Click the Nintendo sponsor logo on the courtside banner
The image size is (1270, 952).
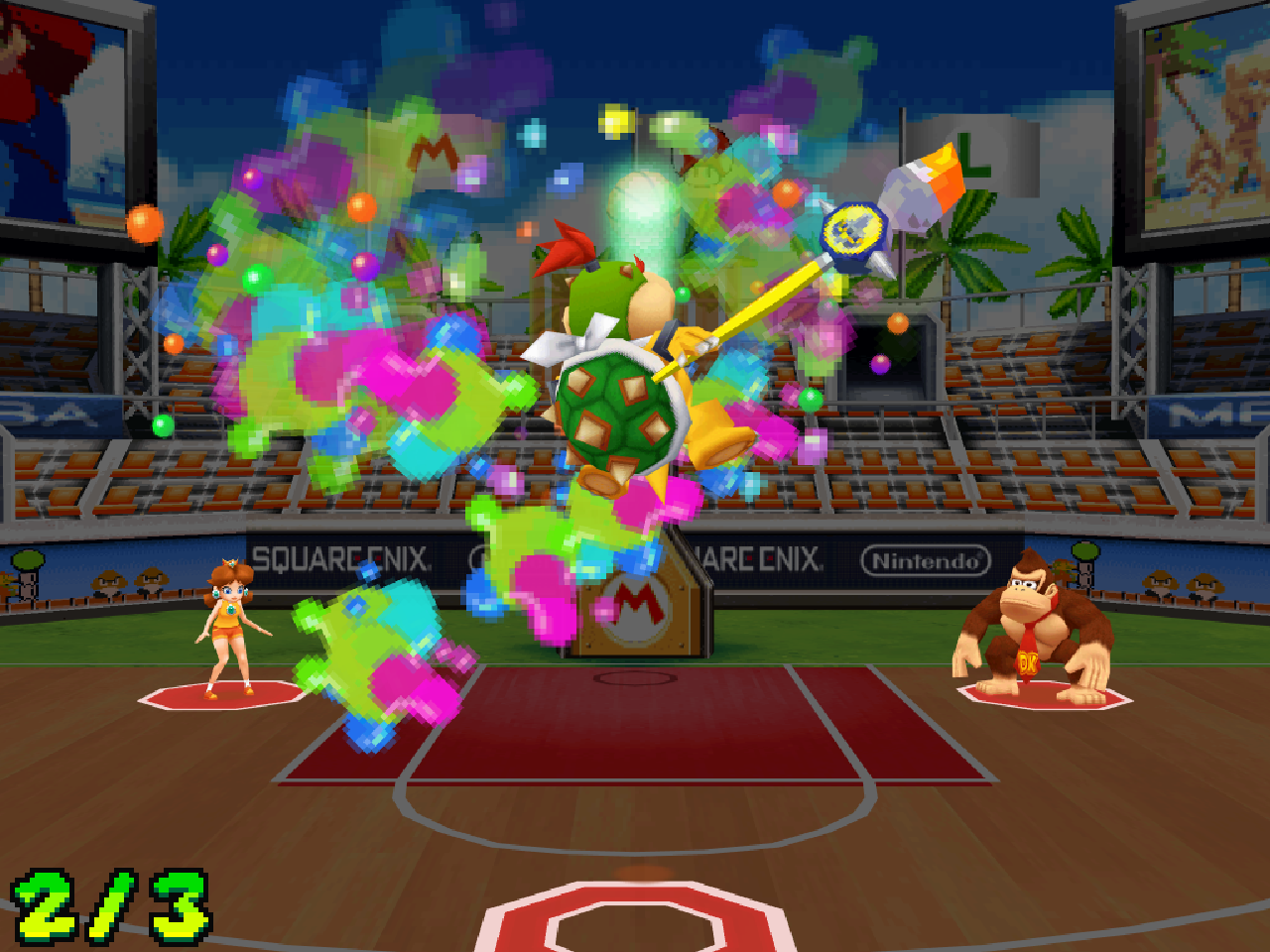[927, 558]
